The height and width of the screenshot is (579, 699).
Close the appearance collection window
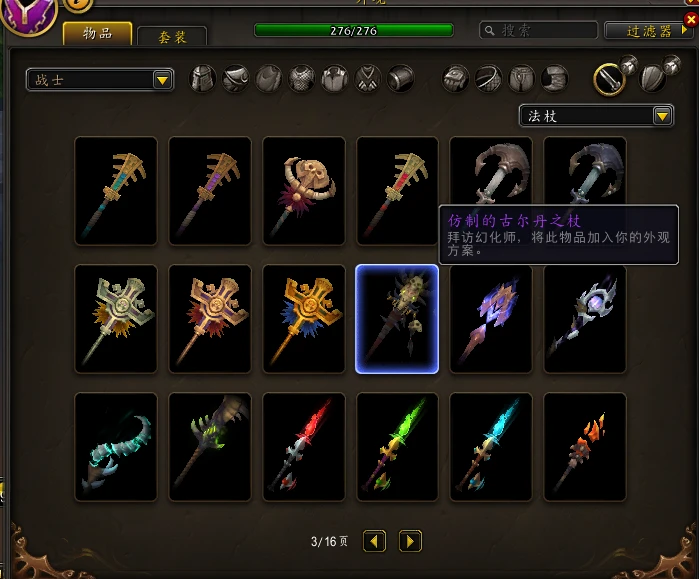(690, 18)
